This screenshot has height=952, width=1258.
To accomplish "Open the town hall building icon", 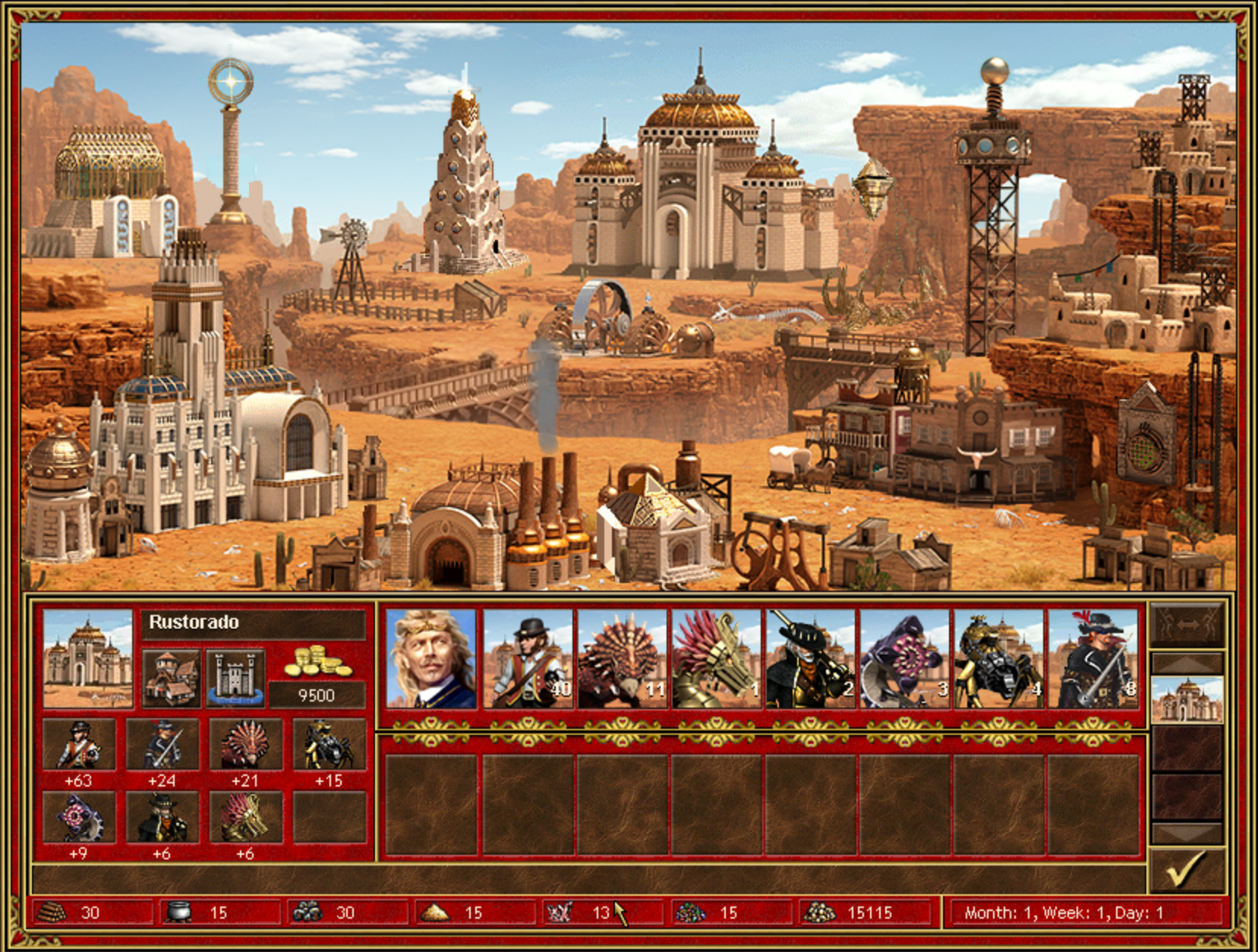I will (x=172, y=677).
